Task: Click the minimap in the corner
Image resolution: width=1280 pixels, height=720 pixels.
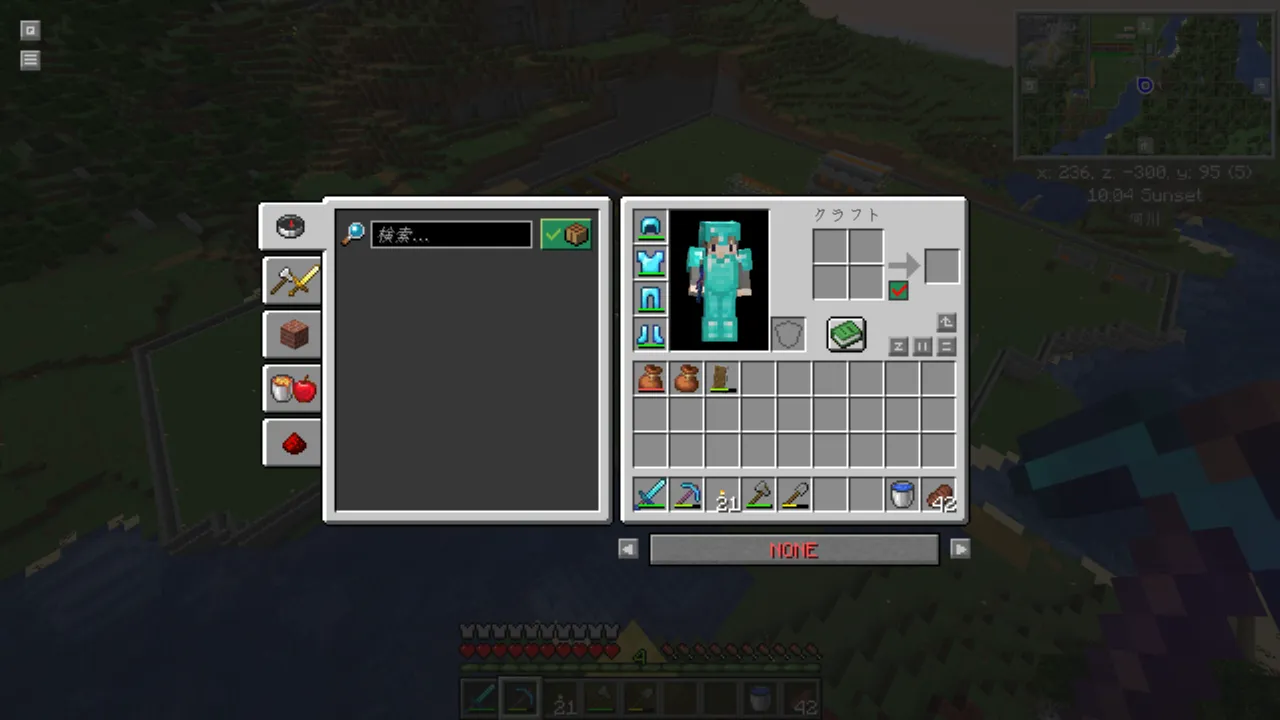Action: [x=1143, y=85]
